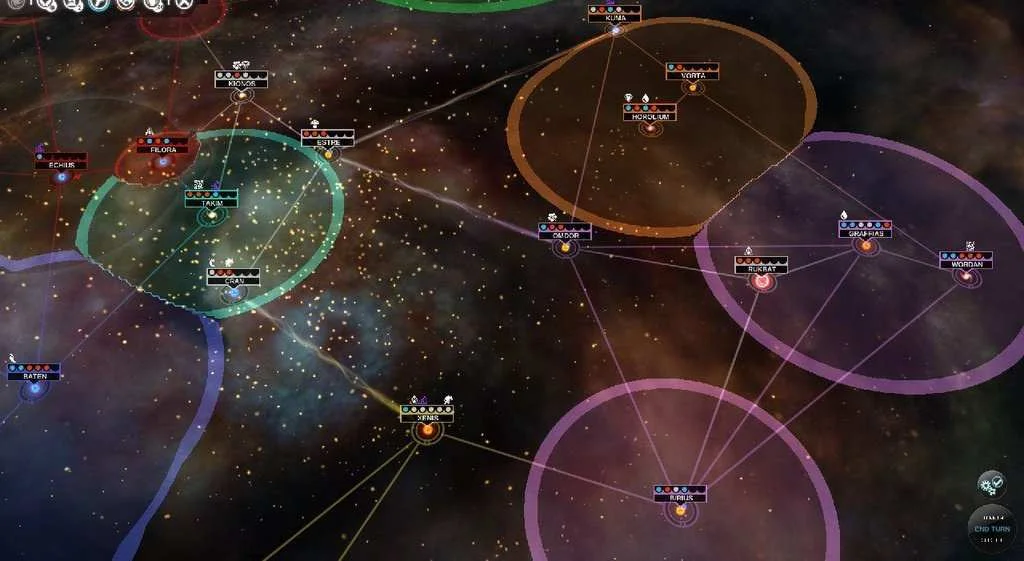Select the Xenis system label
Viewport: 1024px width, 561px height.
427,418
